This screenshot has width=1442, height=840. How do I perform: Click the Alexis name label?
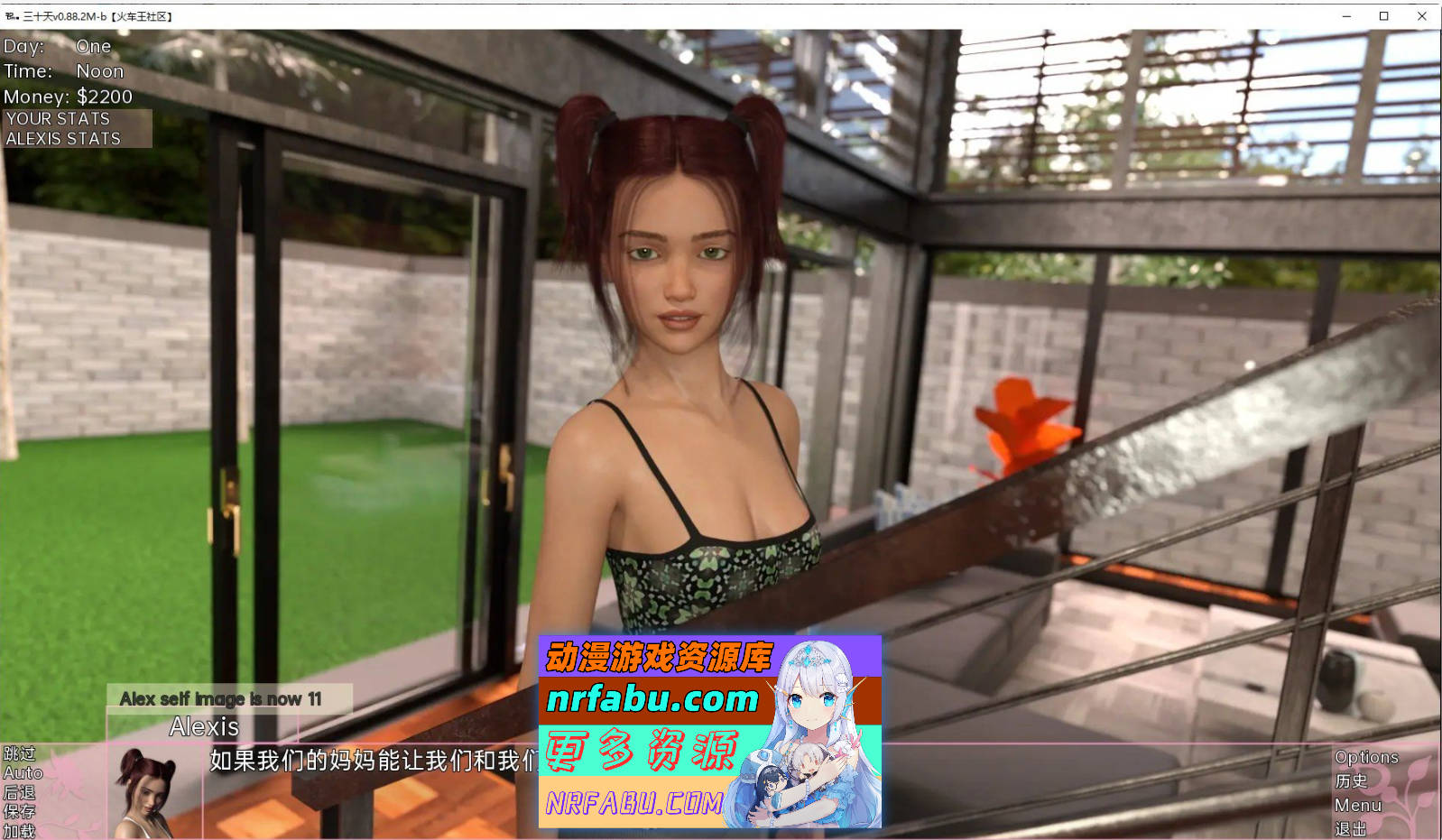(203, 727)
